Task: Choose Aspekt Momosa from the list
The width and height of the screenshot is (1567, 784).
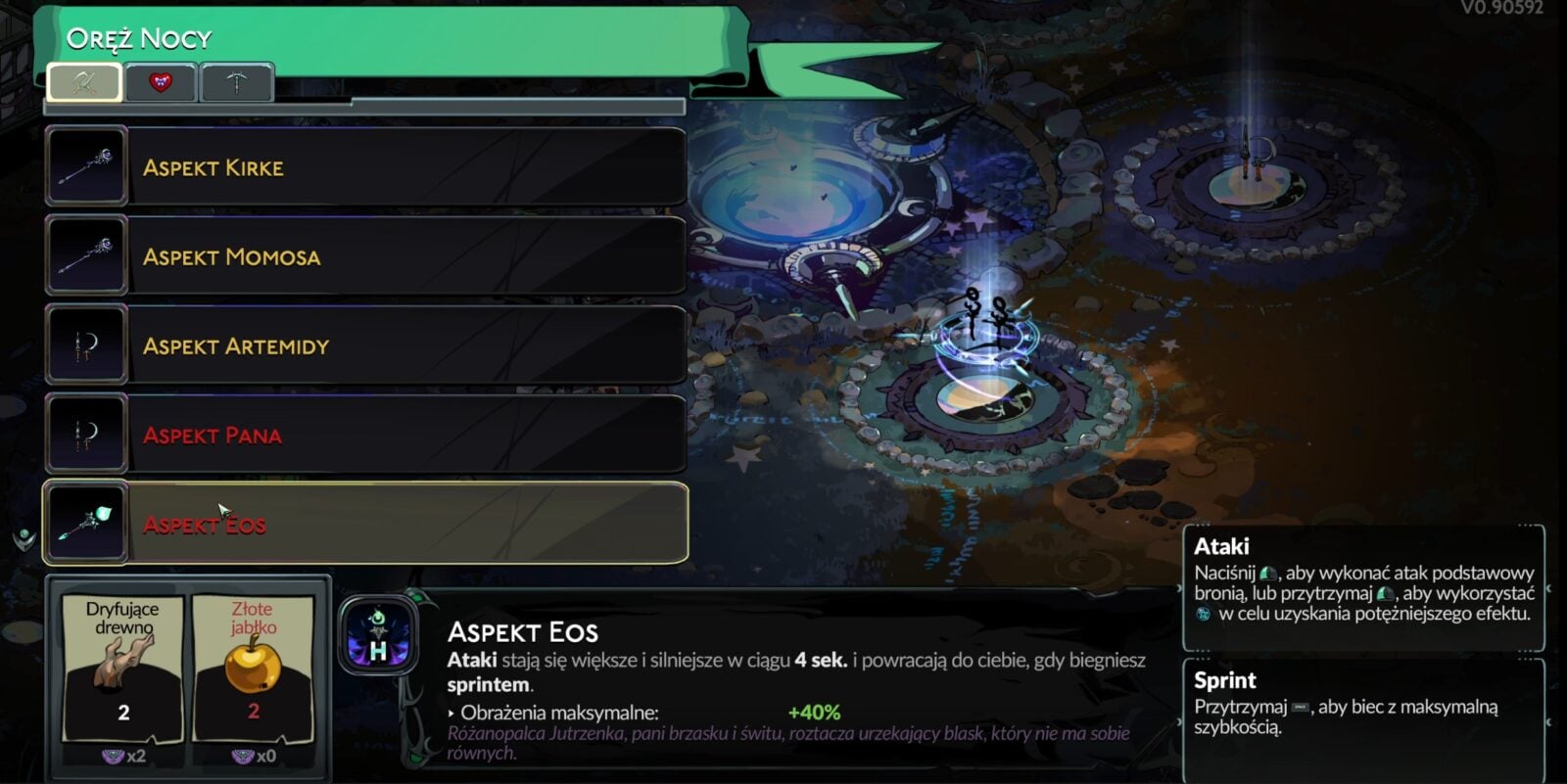Action: (x=364, y=255)
